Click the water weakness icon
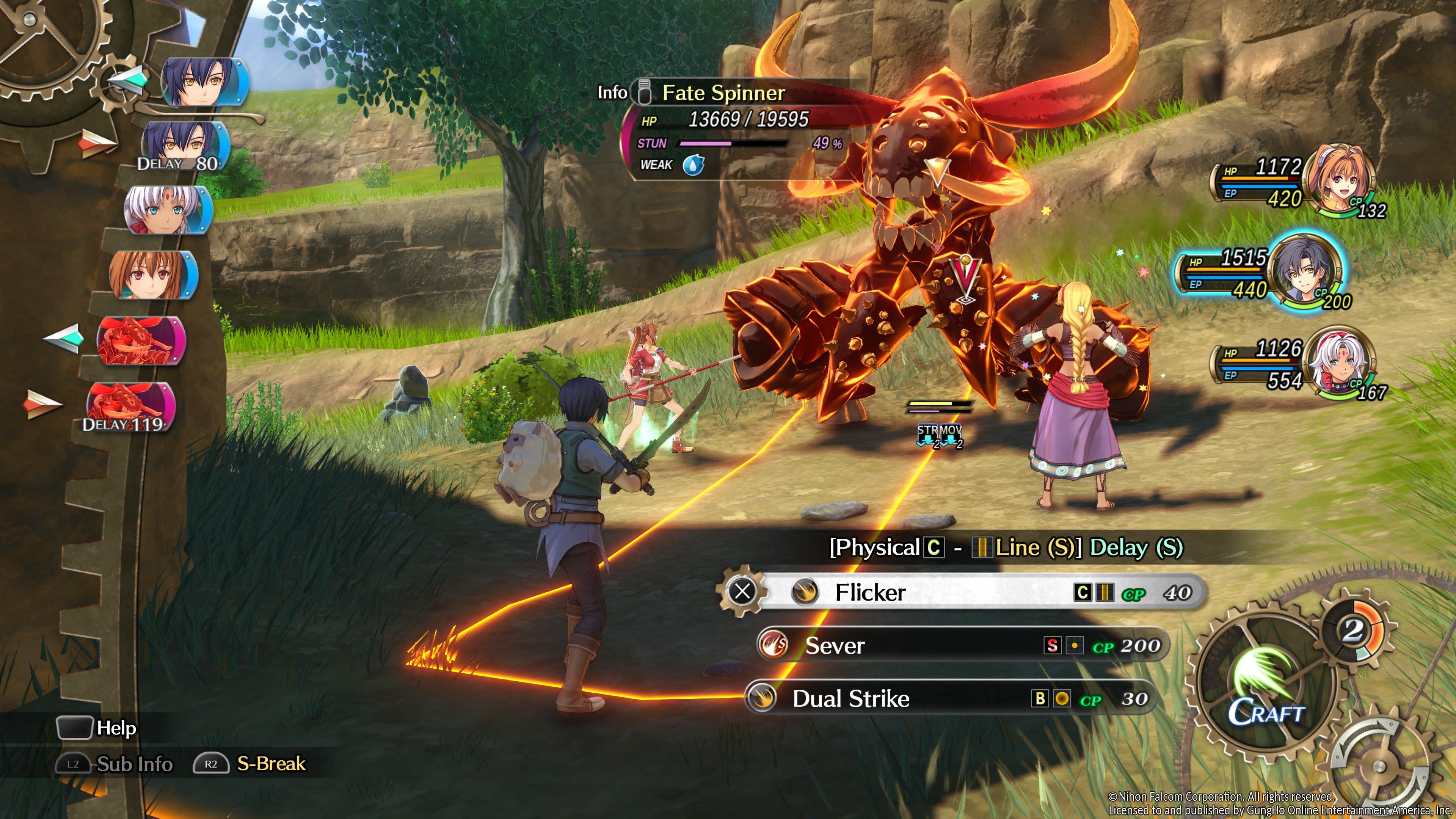Image resolution: width=1456 pixels, height=819 pixels. [x=693, y=165]
